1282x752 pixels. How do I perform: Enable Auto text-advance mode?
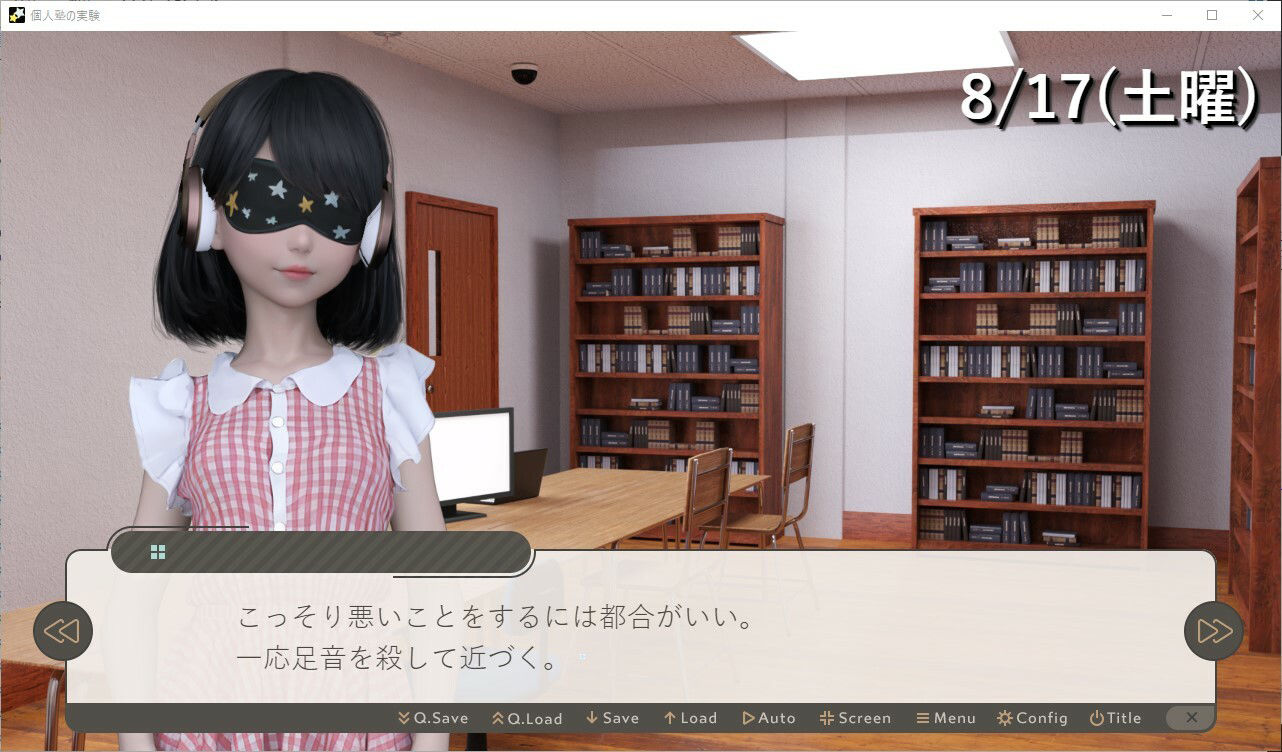tap(747, 717)
